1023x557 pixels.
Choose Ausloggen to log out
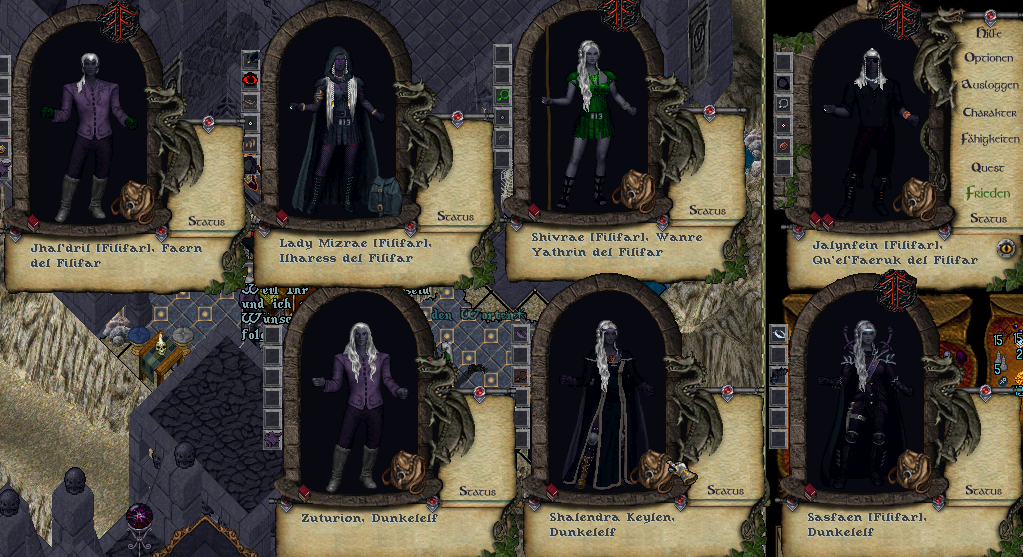point(988,85)
